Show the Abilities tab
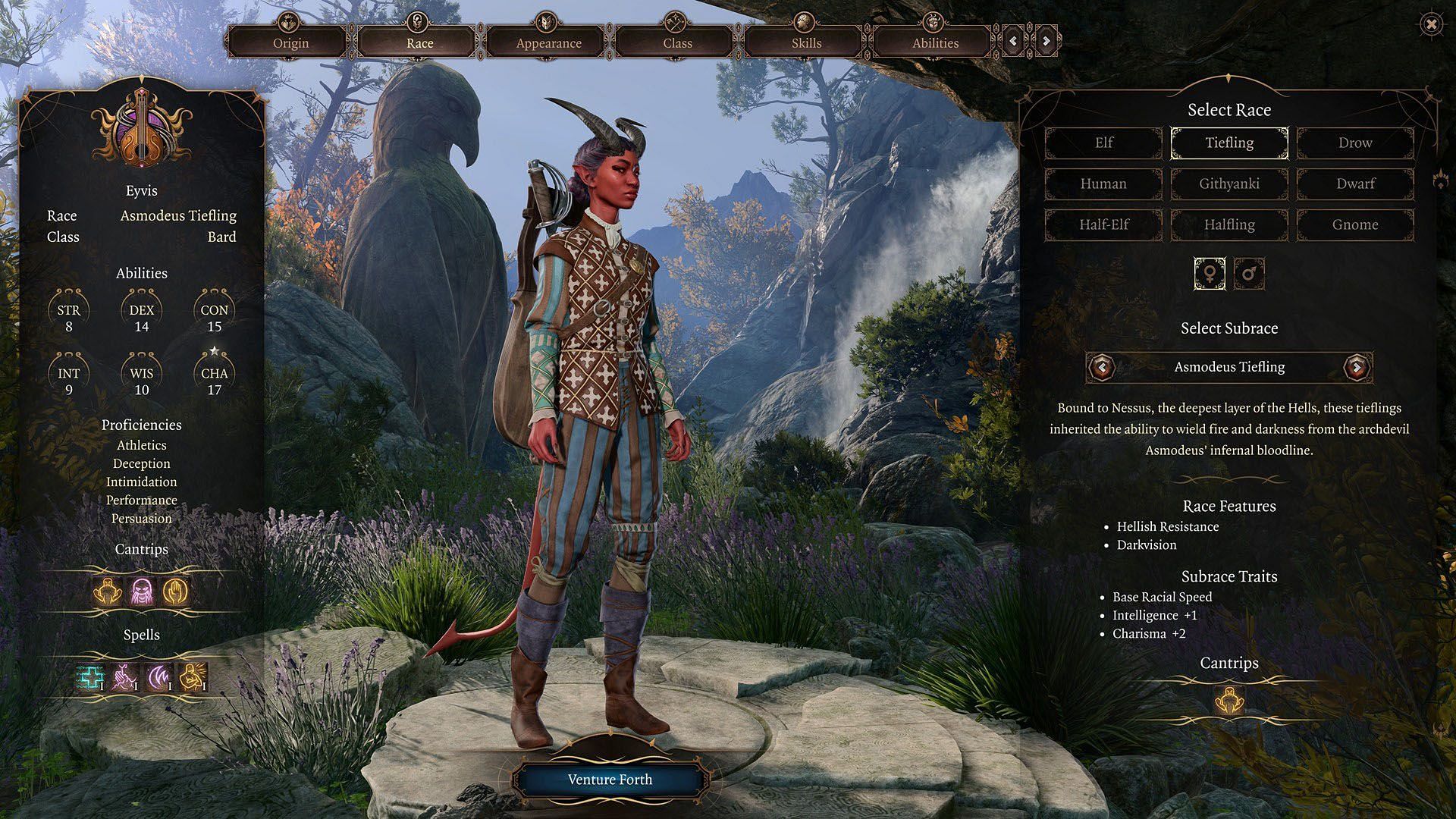Image resolution: width=1456 pixels, height=819 pixels. coord(935,42)
